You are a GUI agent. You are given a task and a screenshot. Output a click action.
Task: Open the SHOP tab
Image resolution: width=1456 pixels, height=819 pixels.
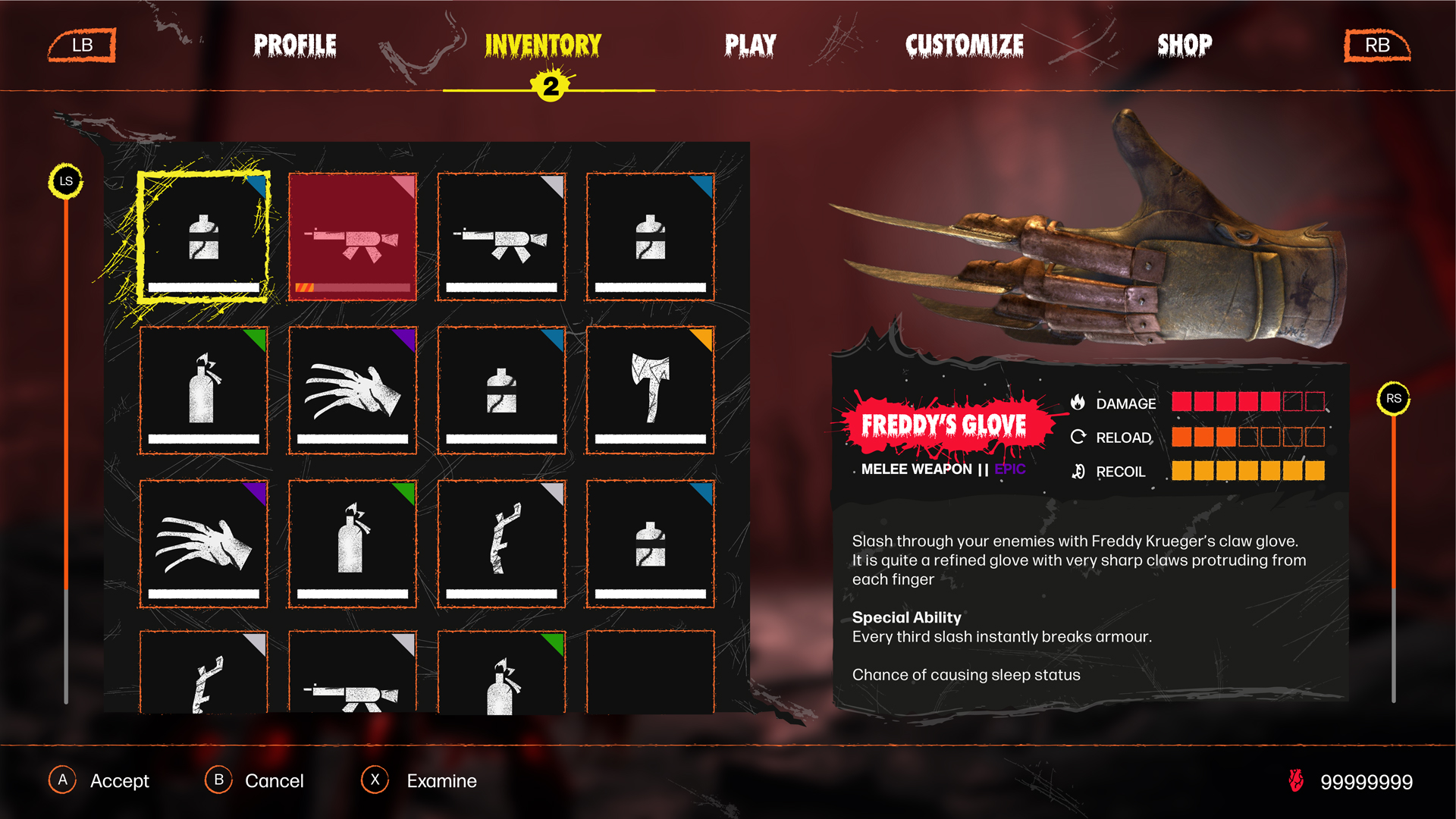(1184, 45)
